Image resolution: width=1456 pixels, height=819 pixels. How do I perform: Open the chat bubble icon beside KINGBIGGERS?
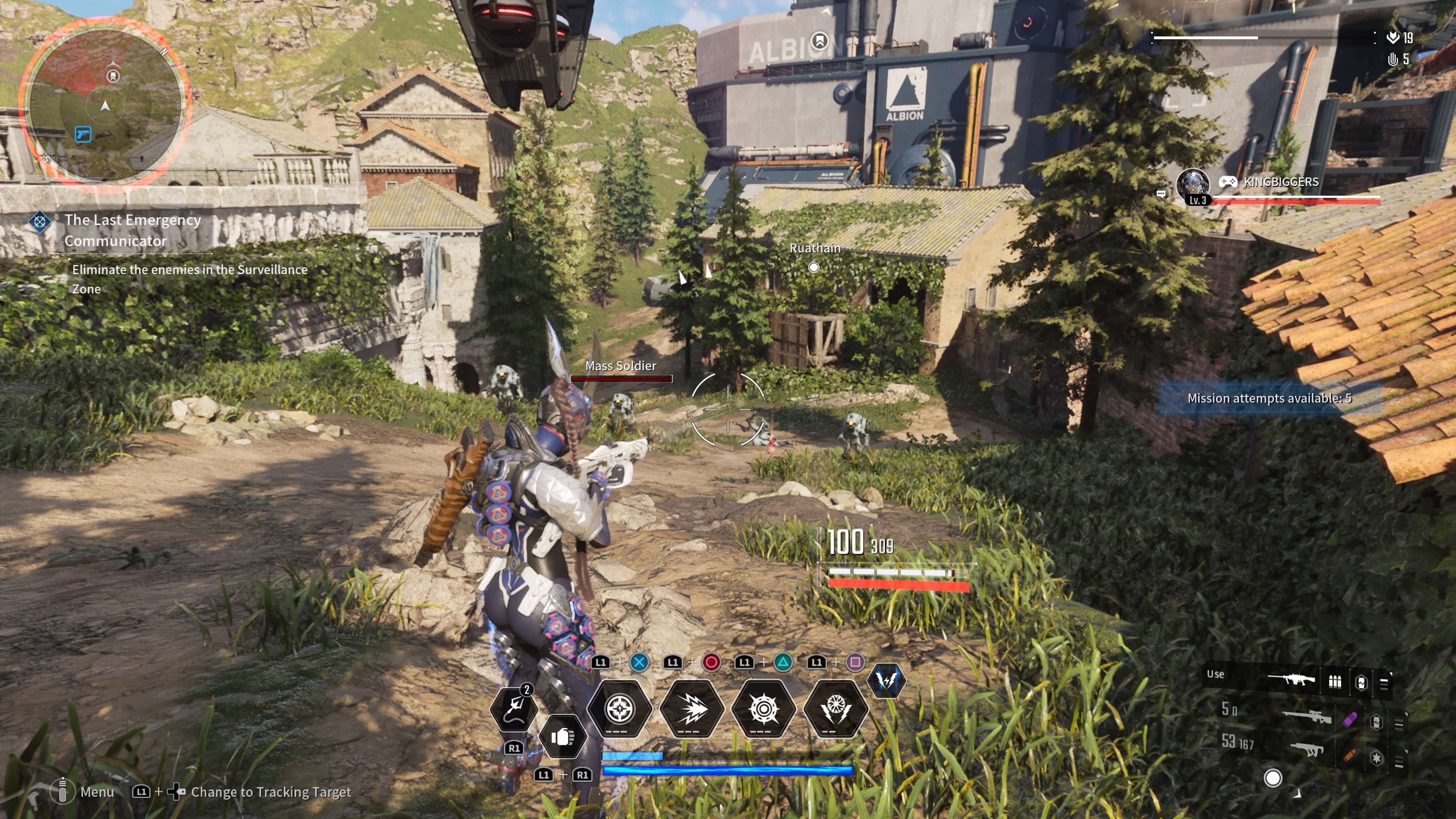1161,194
